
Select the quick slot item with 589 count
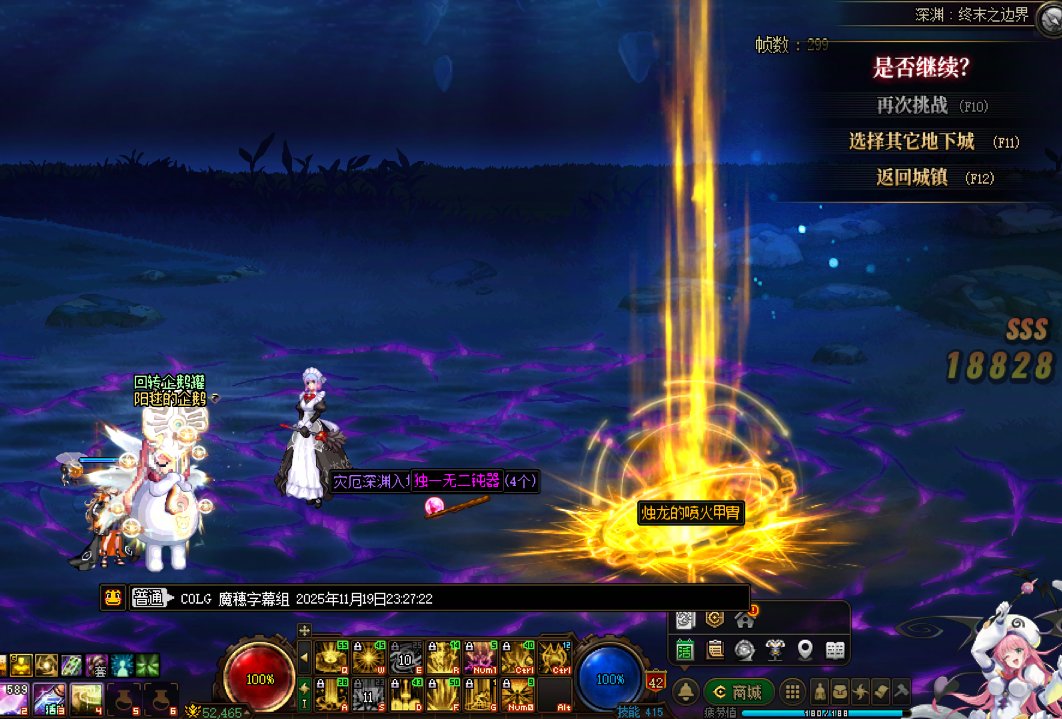[x=17, y=697]
